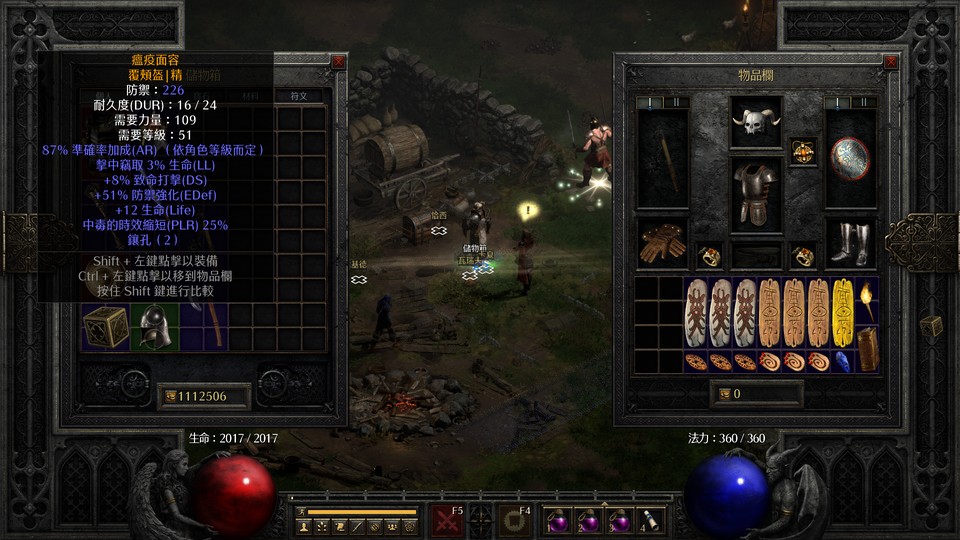960x540 pixels.
Task: Select the equipped round shield
Action: (x=850, y=158)
